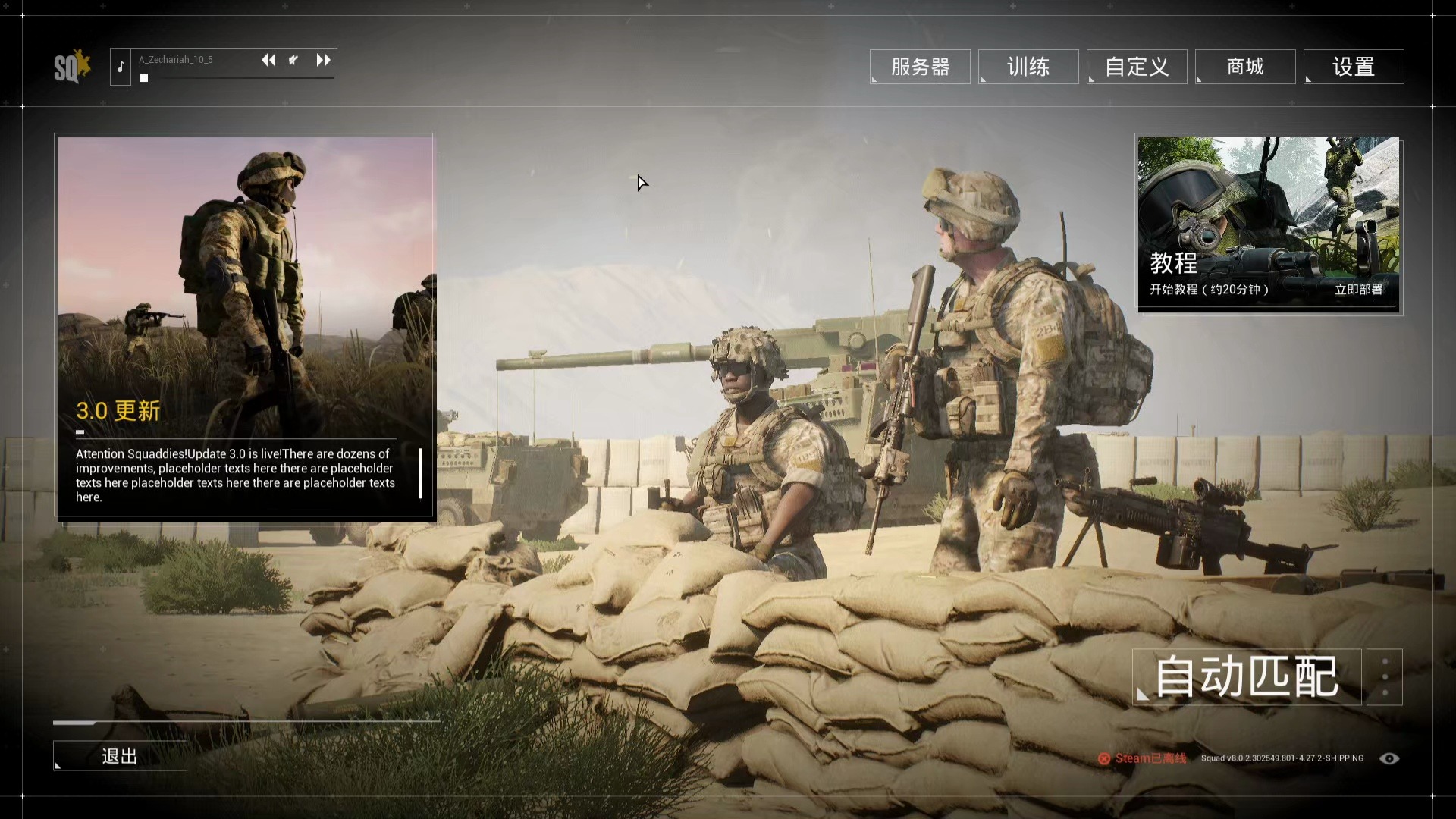Screen dimensions: 1456x819
Task: Click the music note icon
Action: tap(121, 67)
